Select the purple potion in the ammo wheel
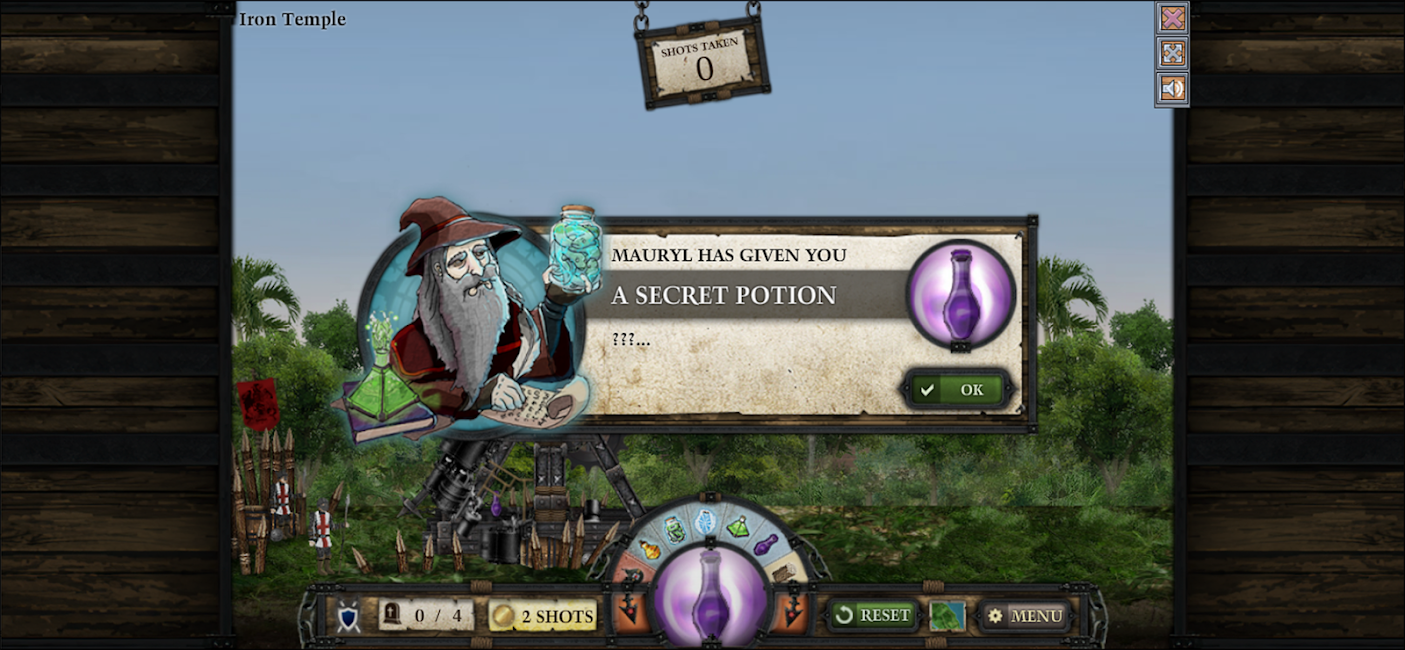This screenshot has width=1405, height=650. 765,545
